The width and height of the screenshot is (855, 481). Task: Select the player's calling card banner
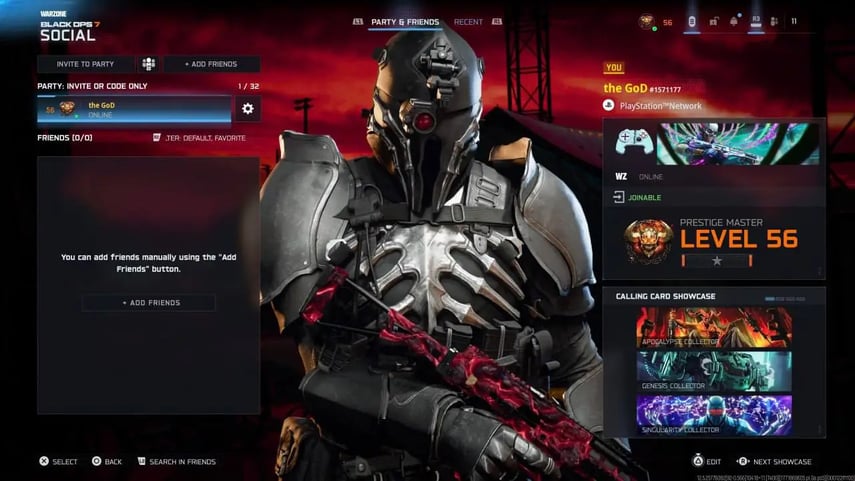coord(738,144)
